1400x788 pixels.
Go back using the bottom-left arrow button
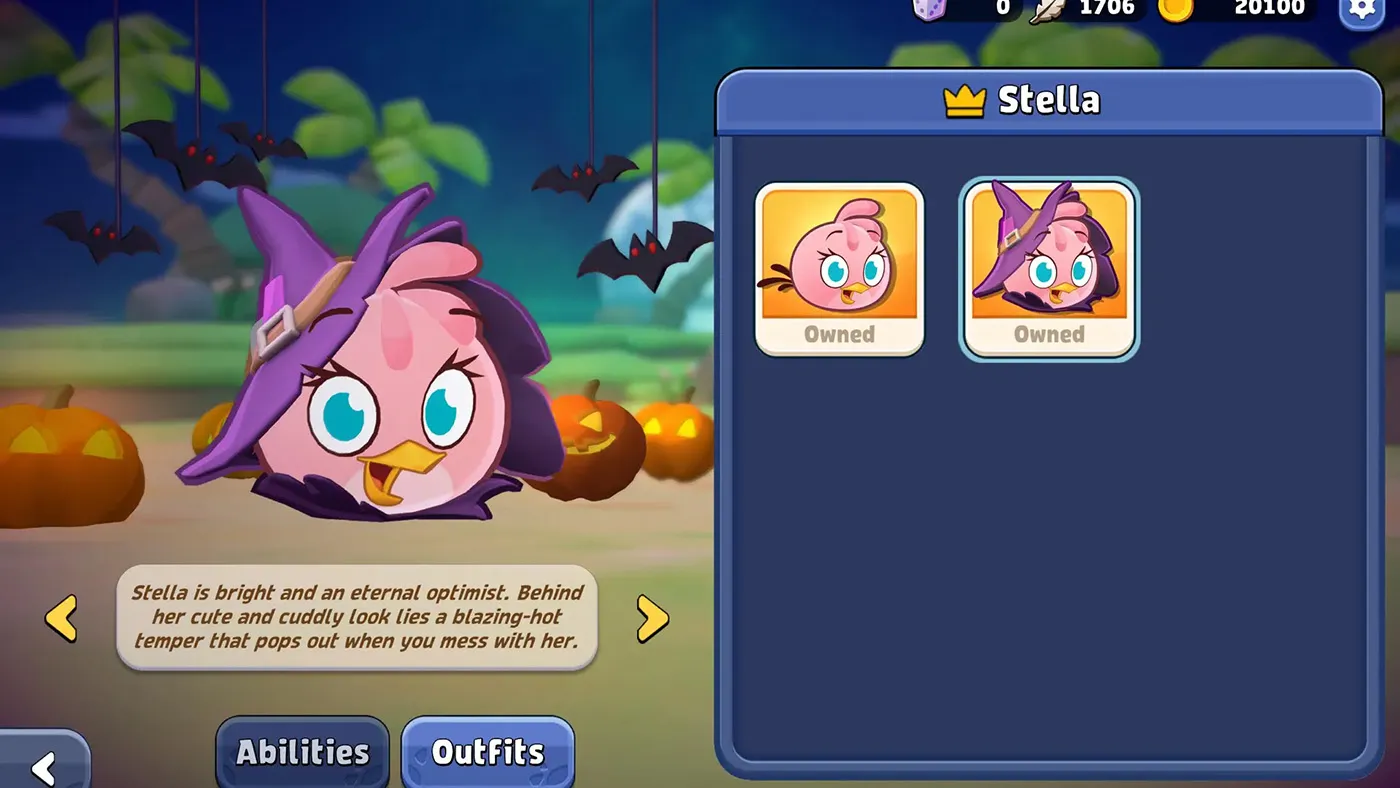coord(43,766)
